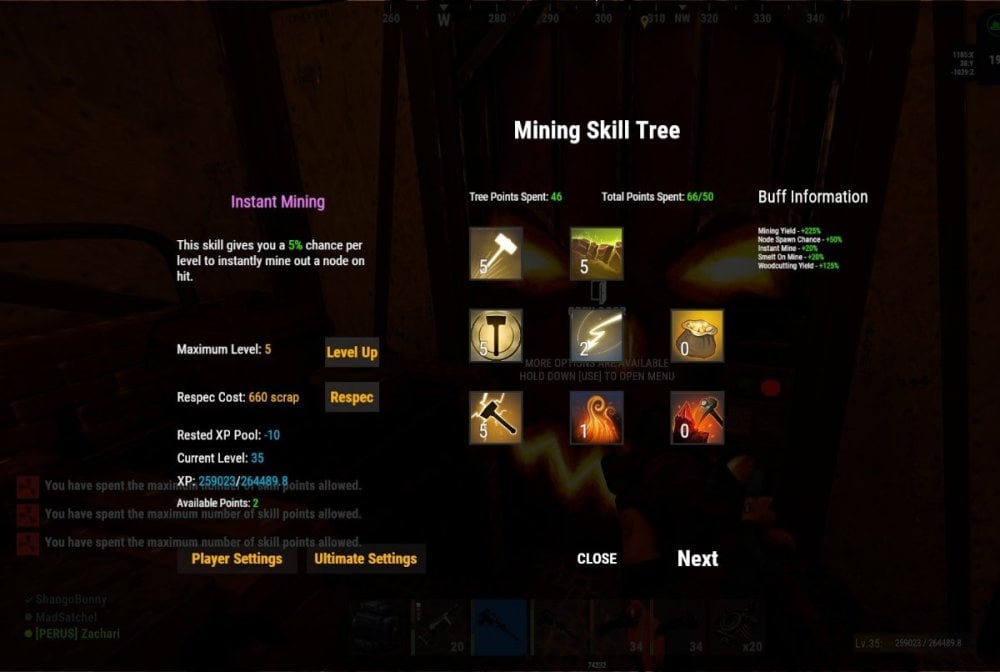Select the rocky ground node skill
This screenshot has width=1000, height=672.
[x=596, y=253]
